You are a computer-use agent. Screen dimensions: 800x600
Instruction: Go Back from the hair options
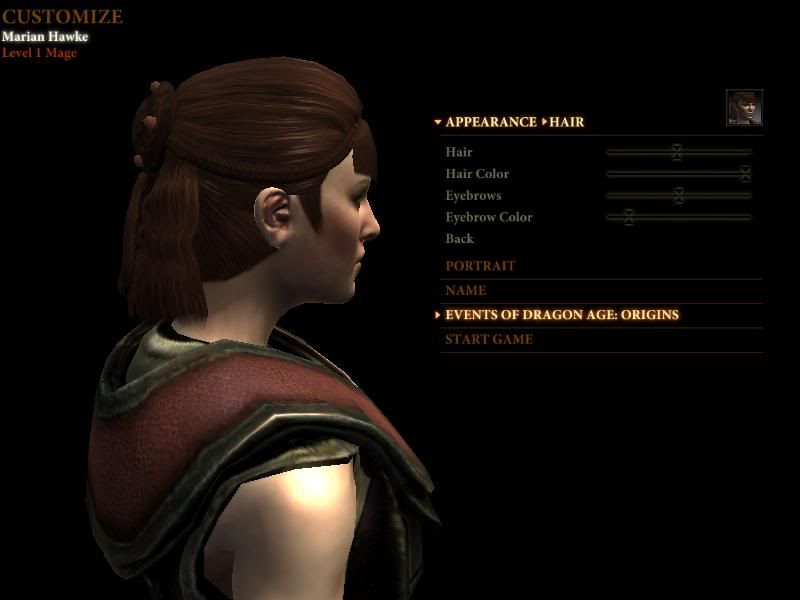(x=459, y=239)
